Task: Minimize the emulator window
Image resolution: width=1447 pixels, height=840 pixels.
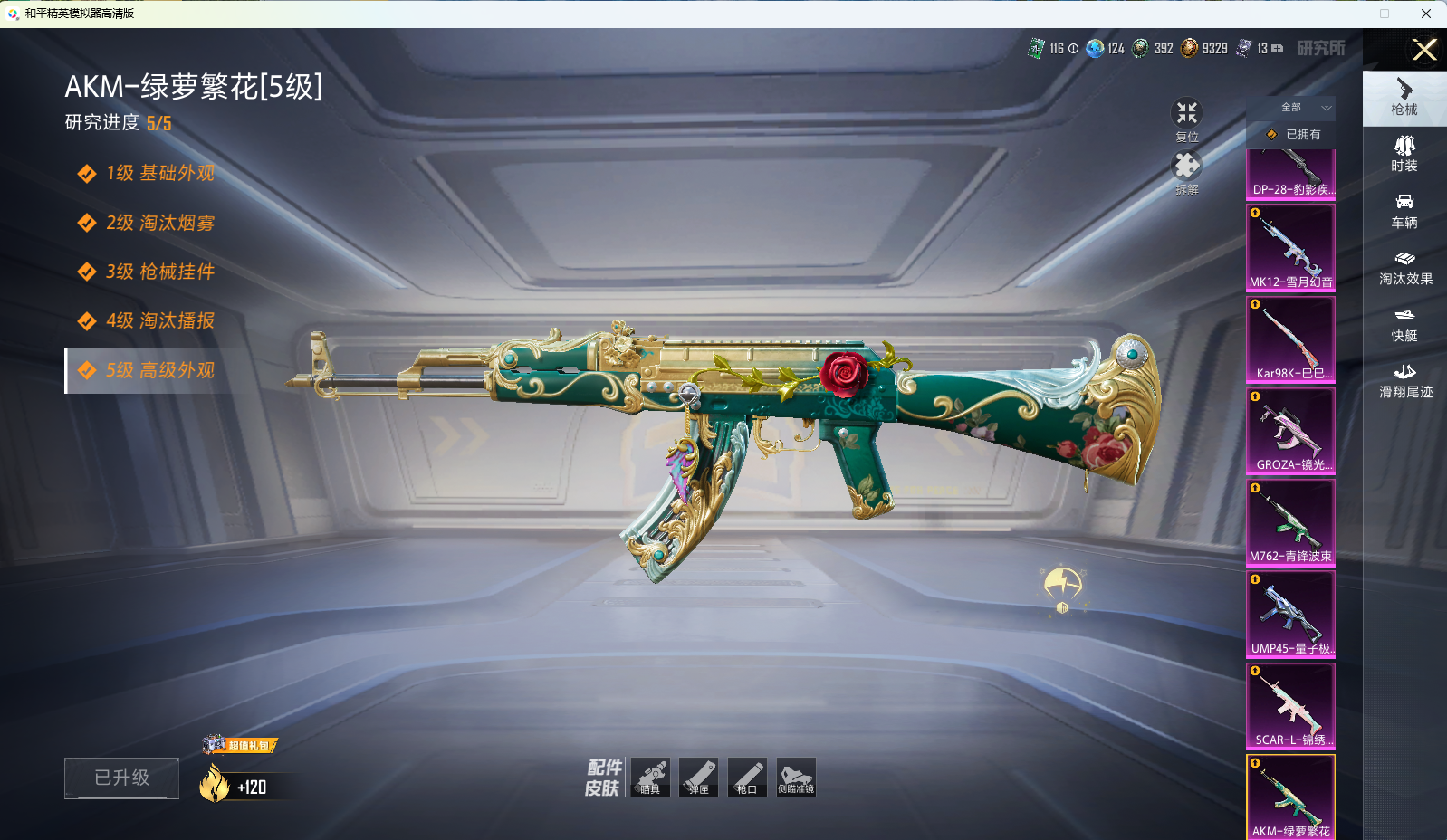Action: coord(1344,14)
